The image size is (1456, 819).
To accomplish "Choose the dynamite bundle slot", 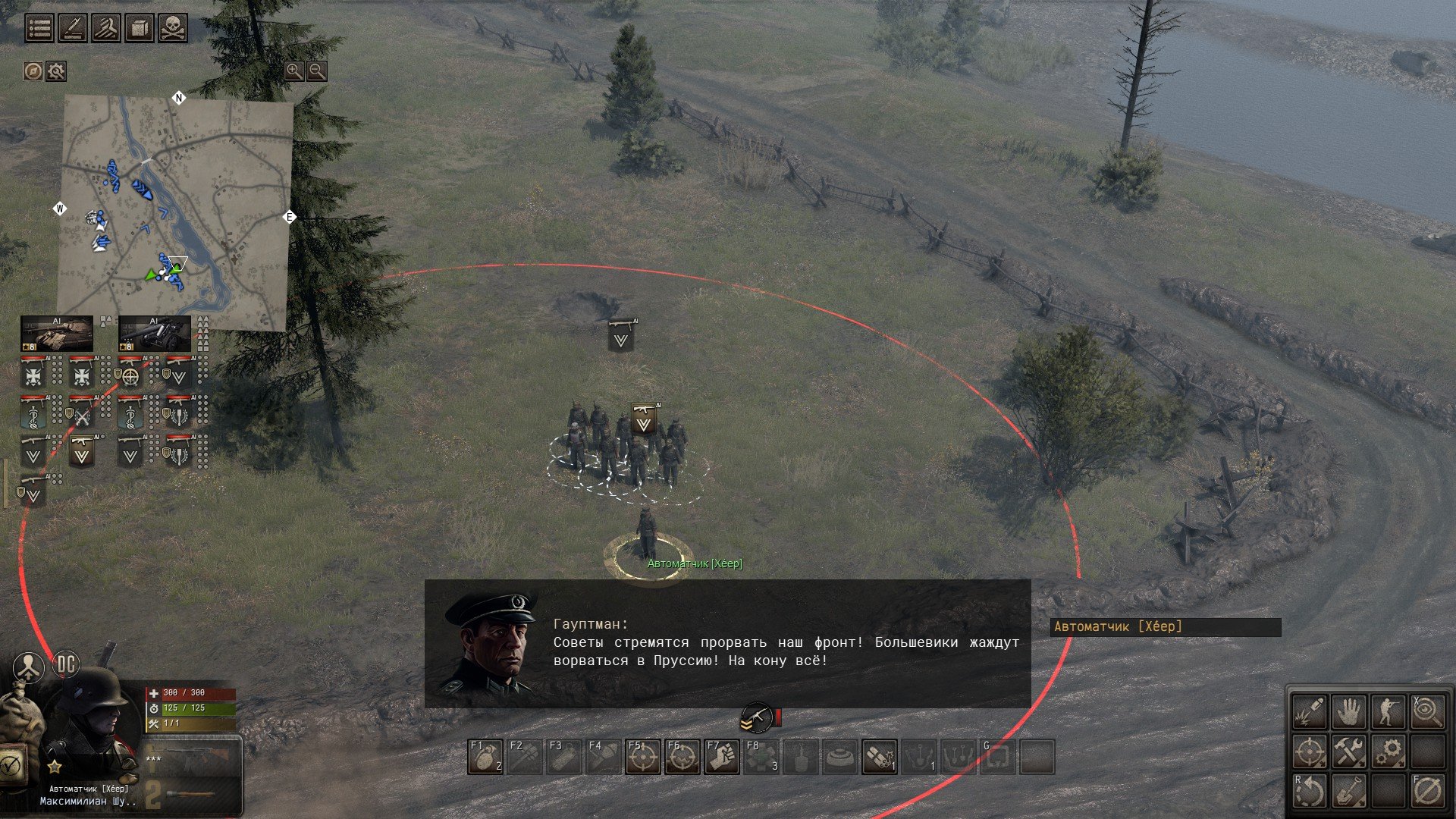I will pyautogui.click(x=880, y=757).
